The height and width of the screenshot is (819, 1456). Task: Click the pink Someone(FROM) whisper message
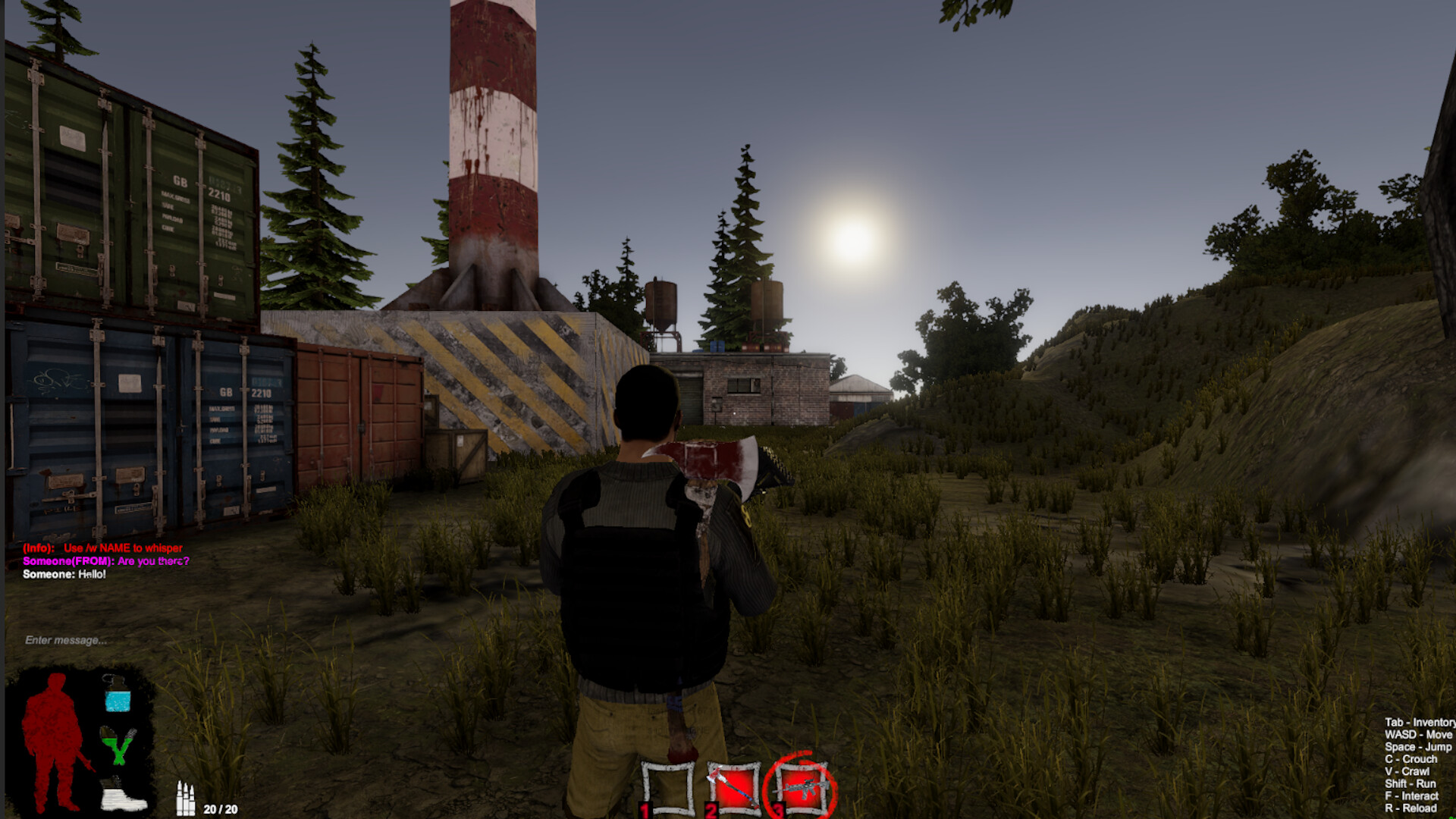[106, 563]
